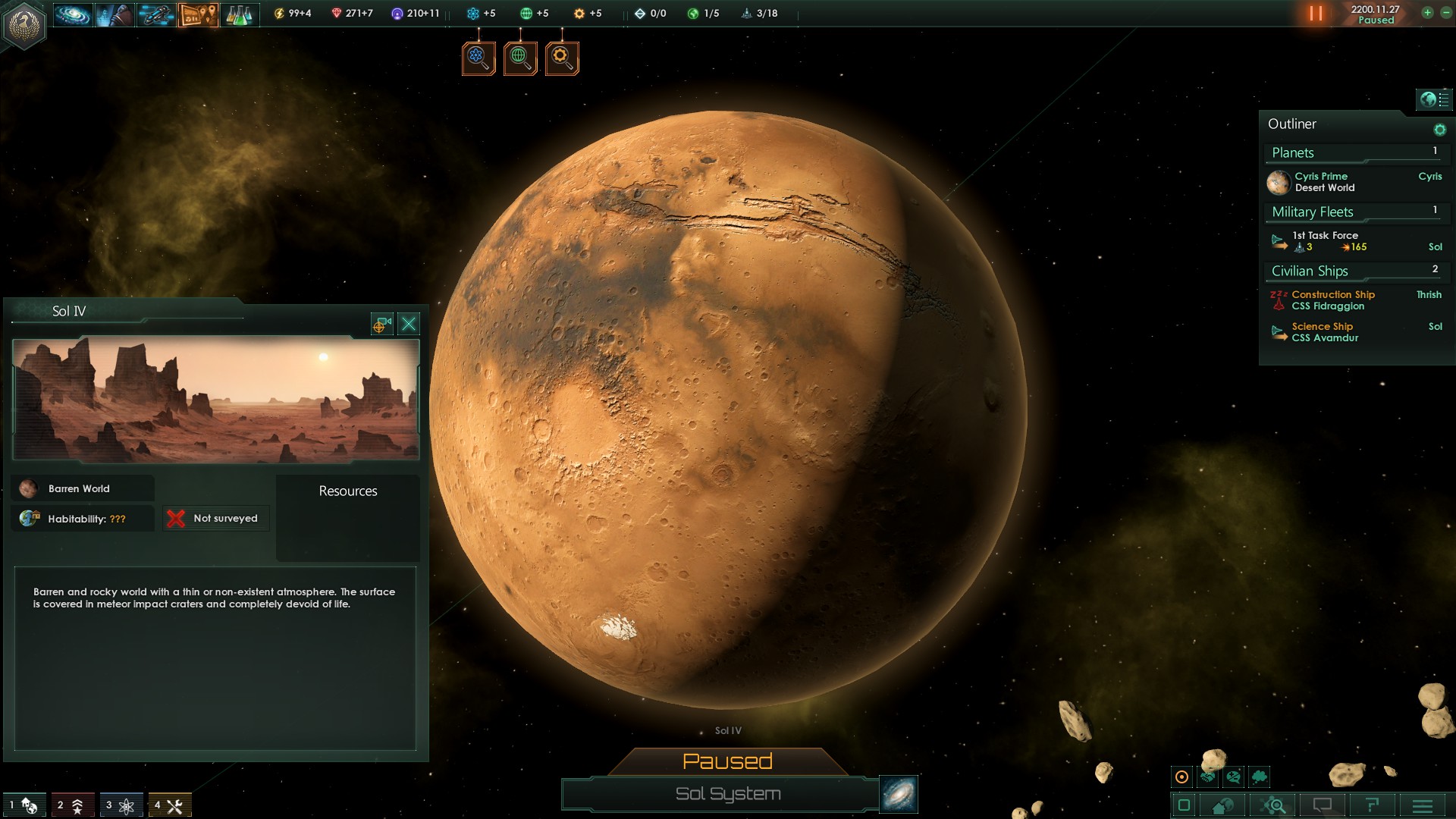Open the main menu hamburger button
This screenshot has height=819, width=1456.
pos(1423,805)
